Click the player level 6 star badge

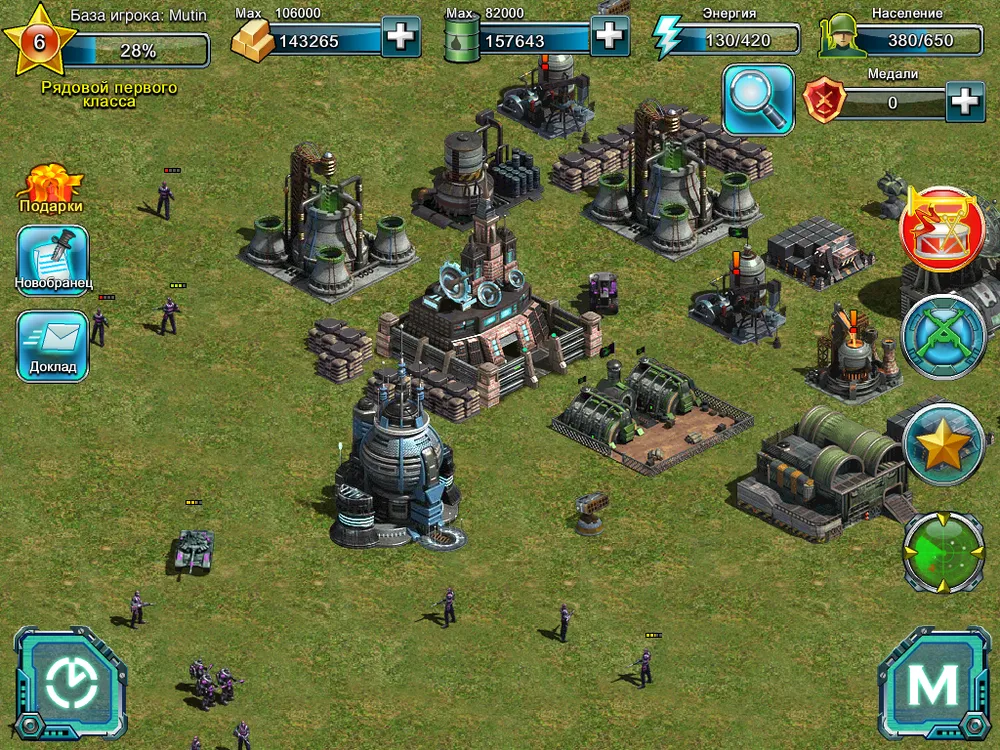pyautogui.click(x=40, y=41)
